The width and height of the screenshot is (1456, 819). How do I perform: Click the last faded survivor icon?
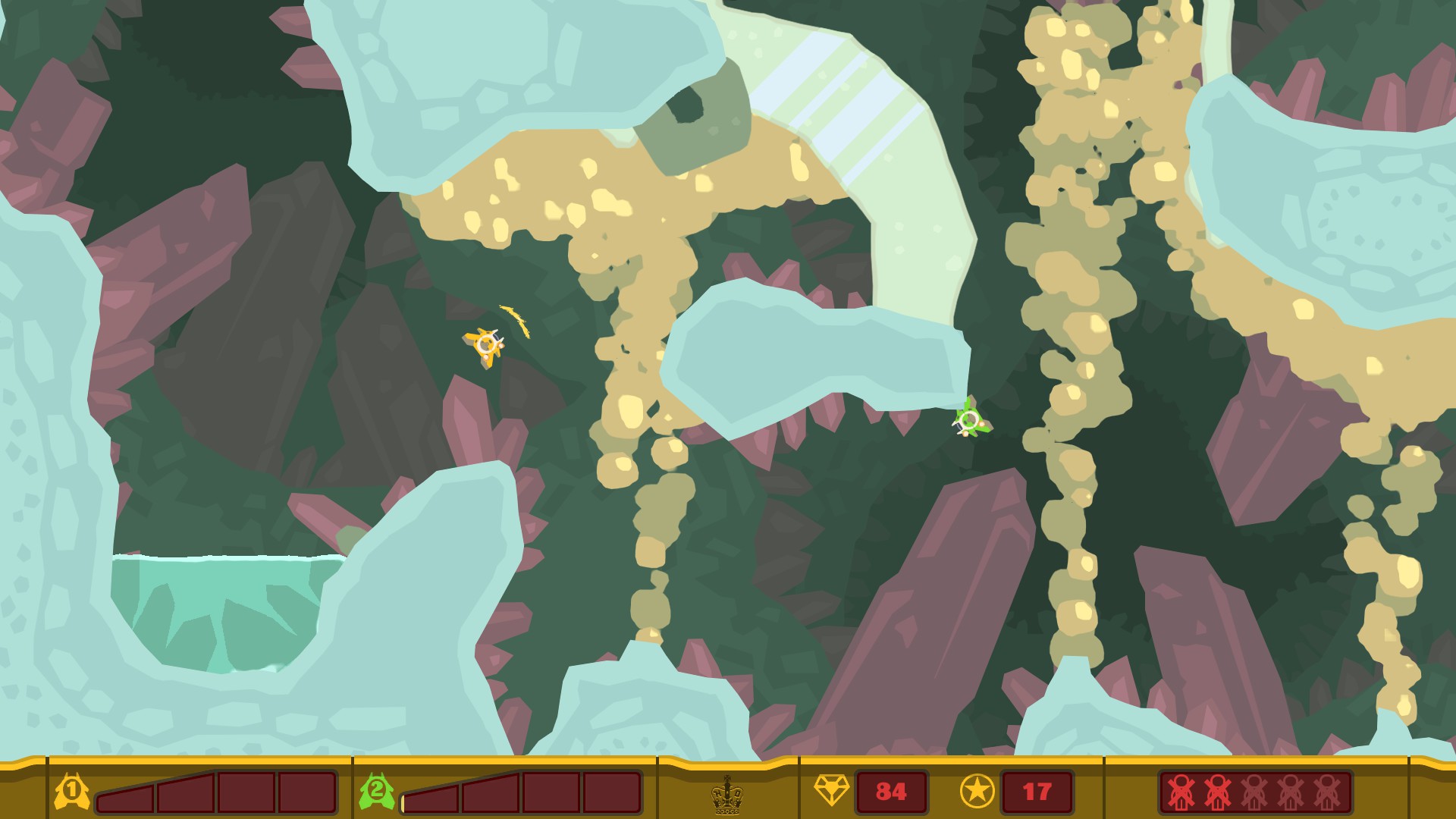coord(1326,792)
